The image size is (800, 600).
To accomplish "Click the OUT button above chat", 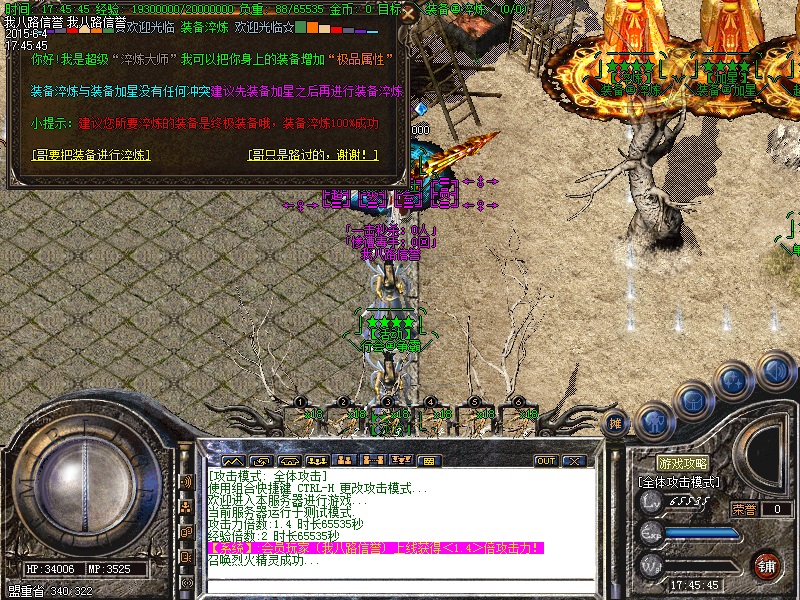I will (x=545, y=461).
